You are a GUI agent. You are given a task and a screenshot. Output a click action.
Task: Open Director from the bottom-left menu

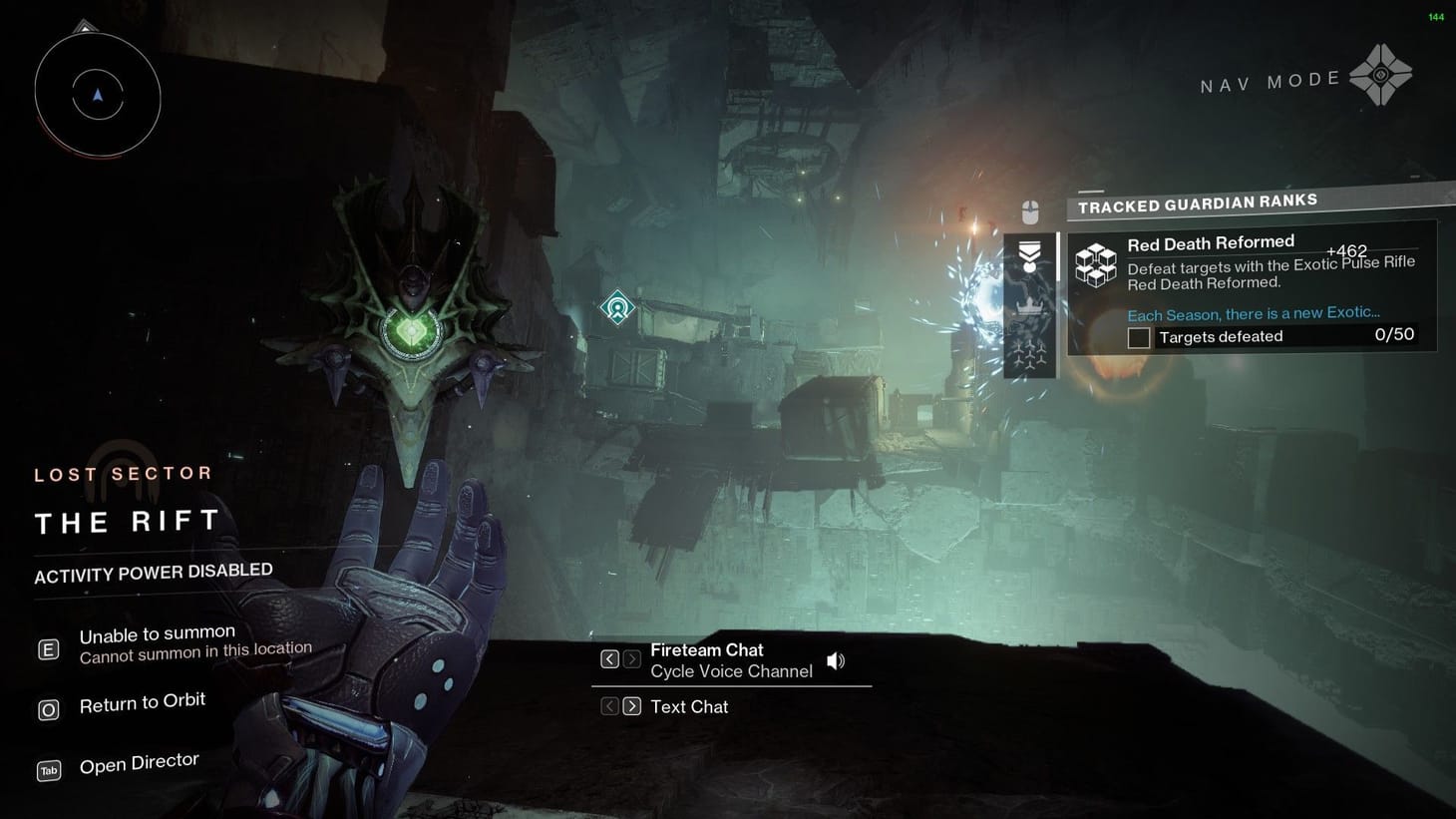[139, 761]
